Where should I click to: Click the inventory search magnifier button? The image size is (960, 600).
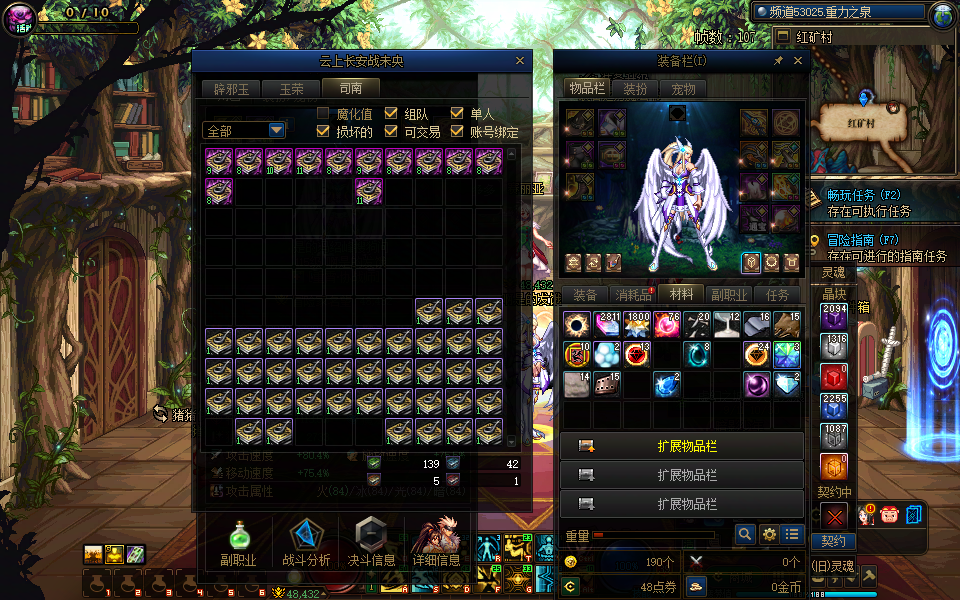(745, 535)
